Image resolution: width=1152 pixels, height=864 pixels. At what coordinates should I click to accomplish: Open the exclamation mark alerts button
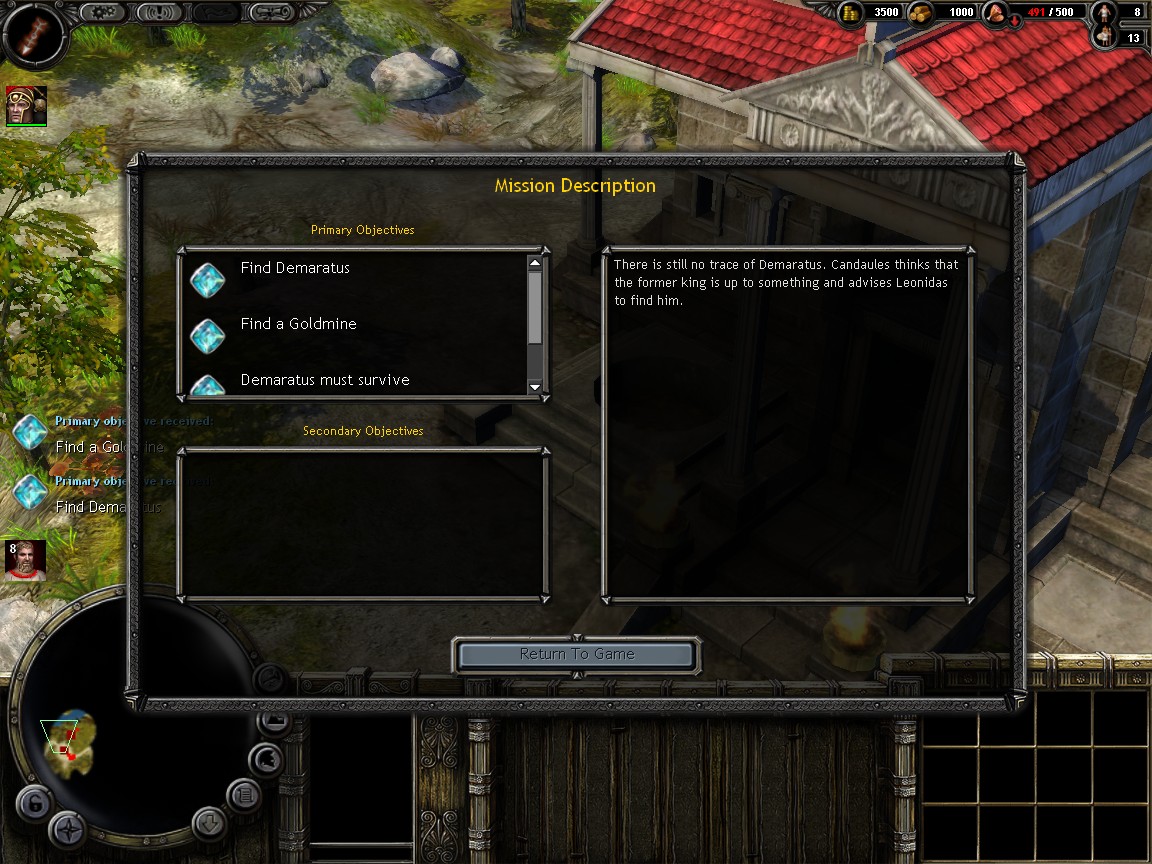[x=159, y=12]
